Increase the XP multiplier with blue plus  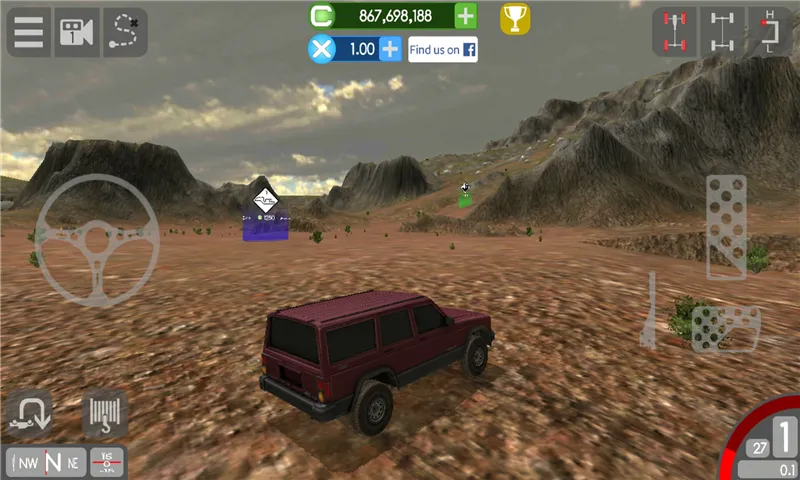[390, 49]
